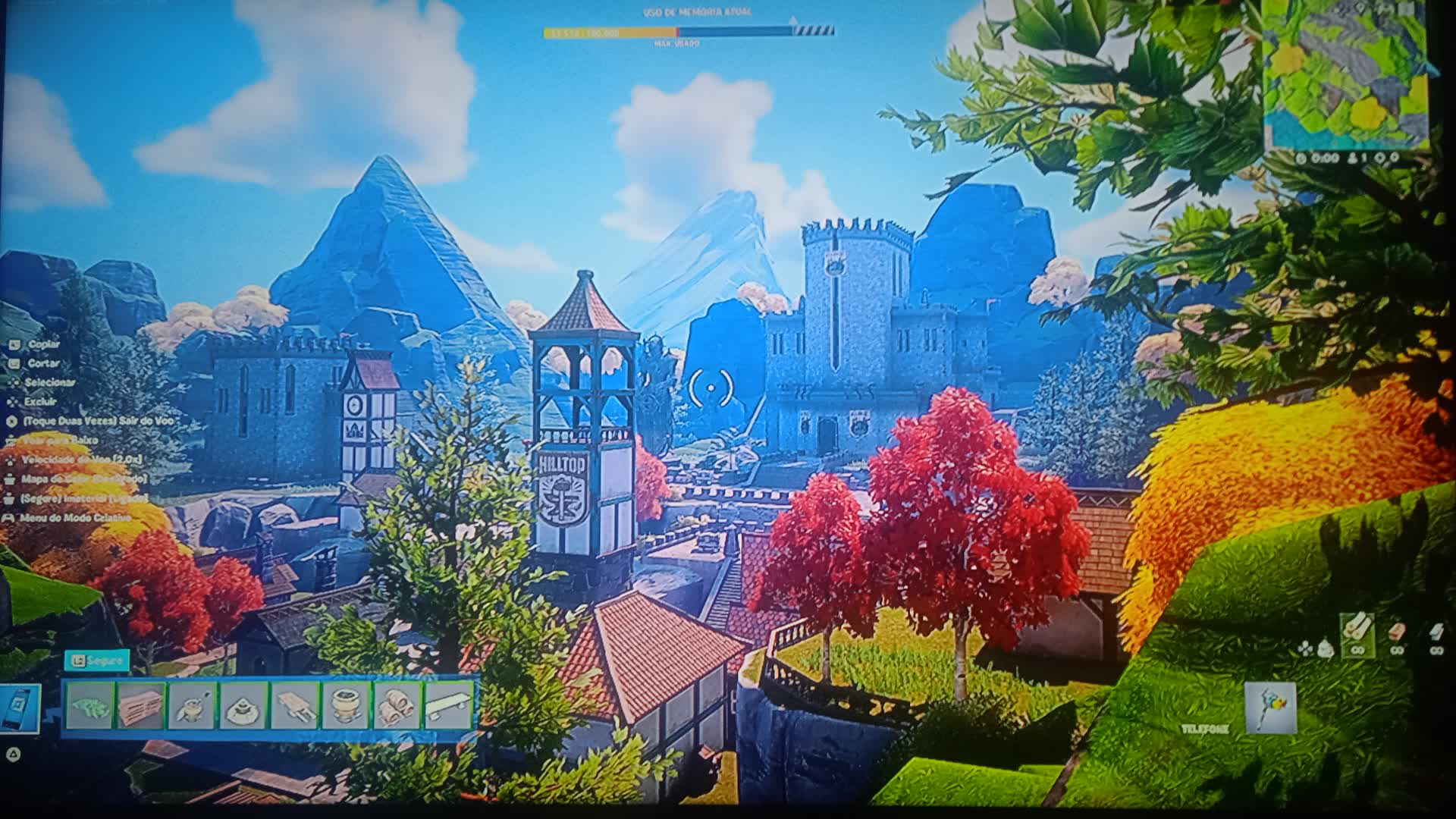Select the rolled bundles hotbar slot

[397, 706]
